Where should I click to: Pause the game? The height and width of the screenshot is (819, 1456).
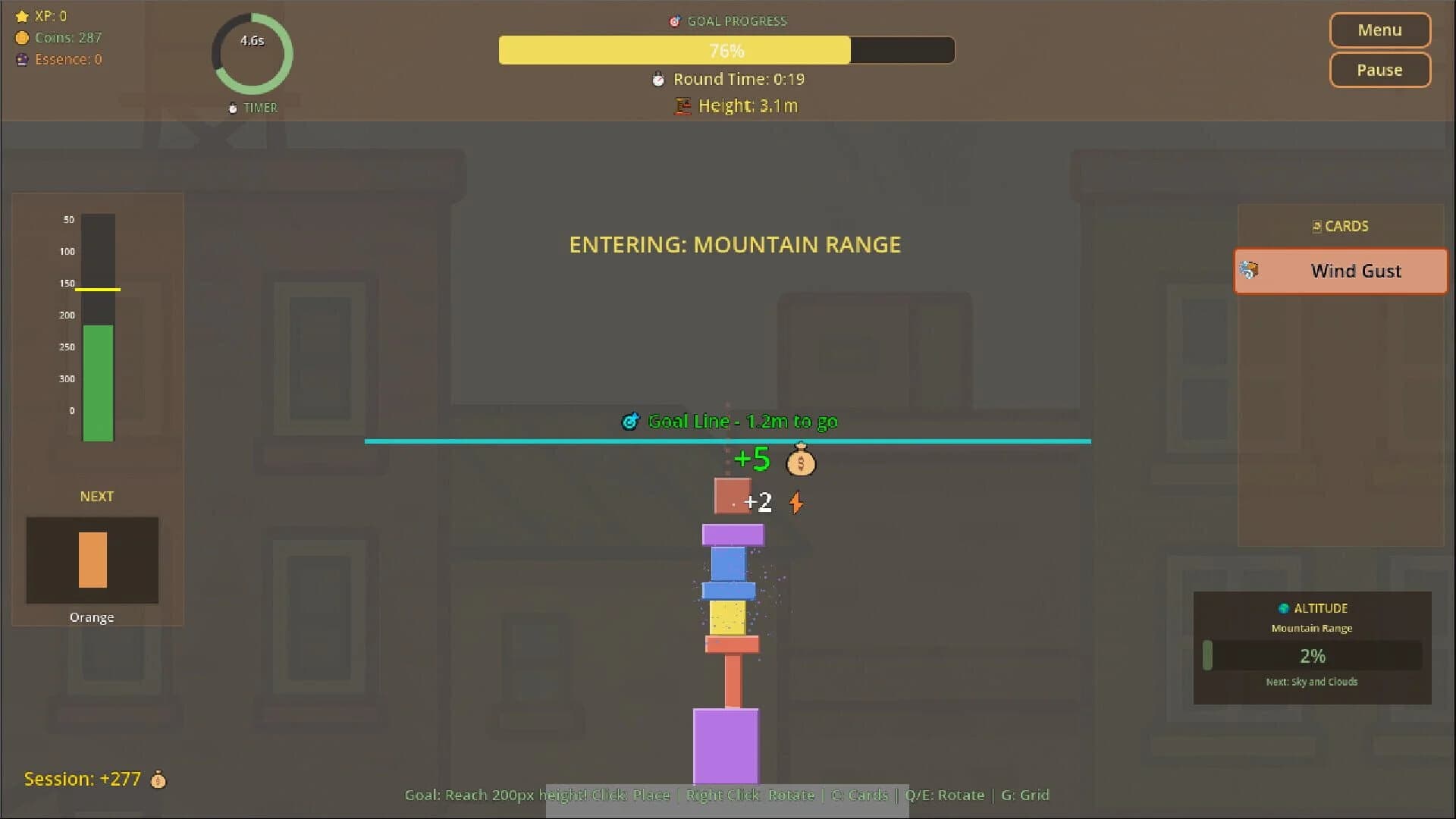(x=1379, y=70)
